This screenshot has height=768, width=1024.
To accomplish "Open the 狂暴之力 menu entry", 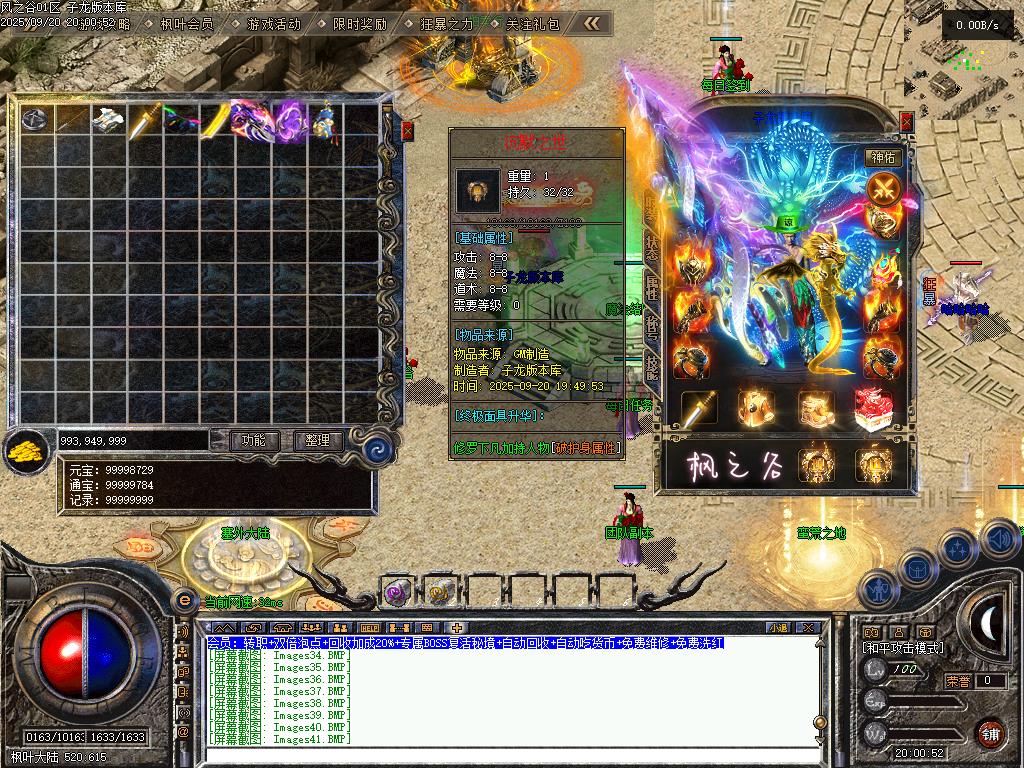I will (x=447, y=23).
